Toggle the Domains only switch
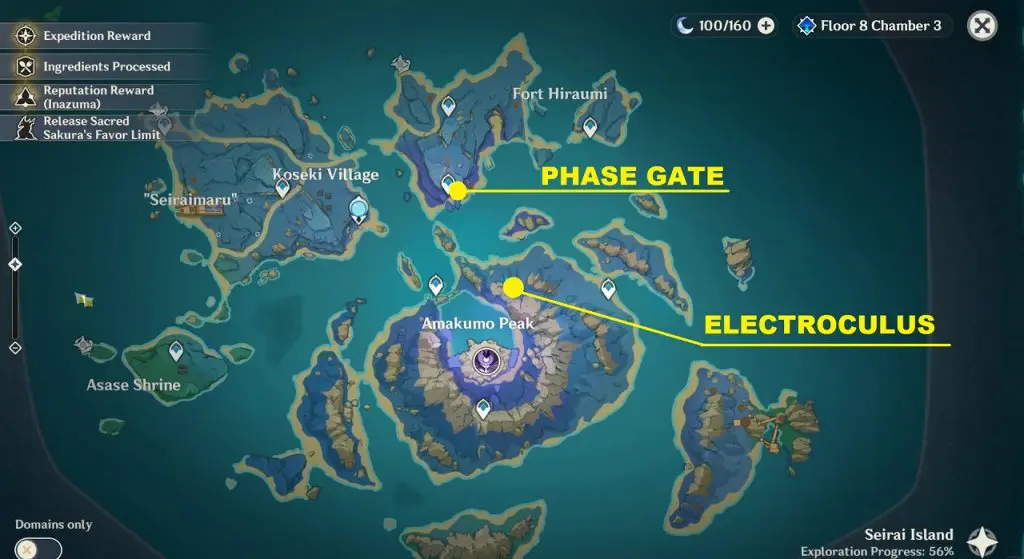Screen dimensions: 1024x559 (38, 548)
